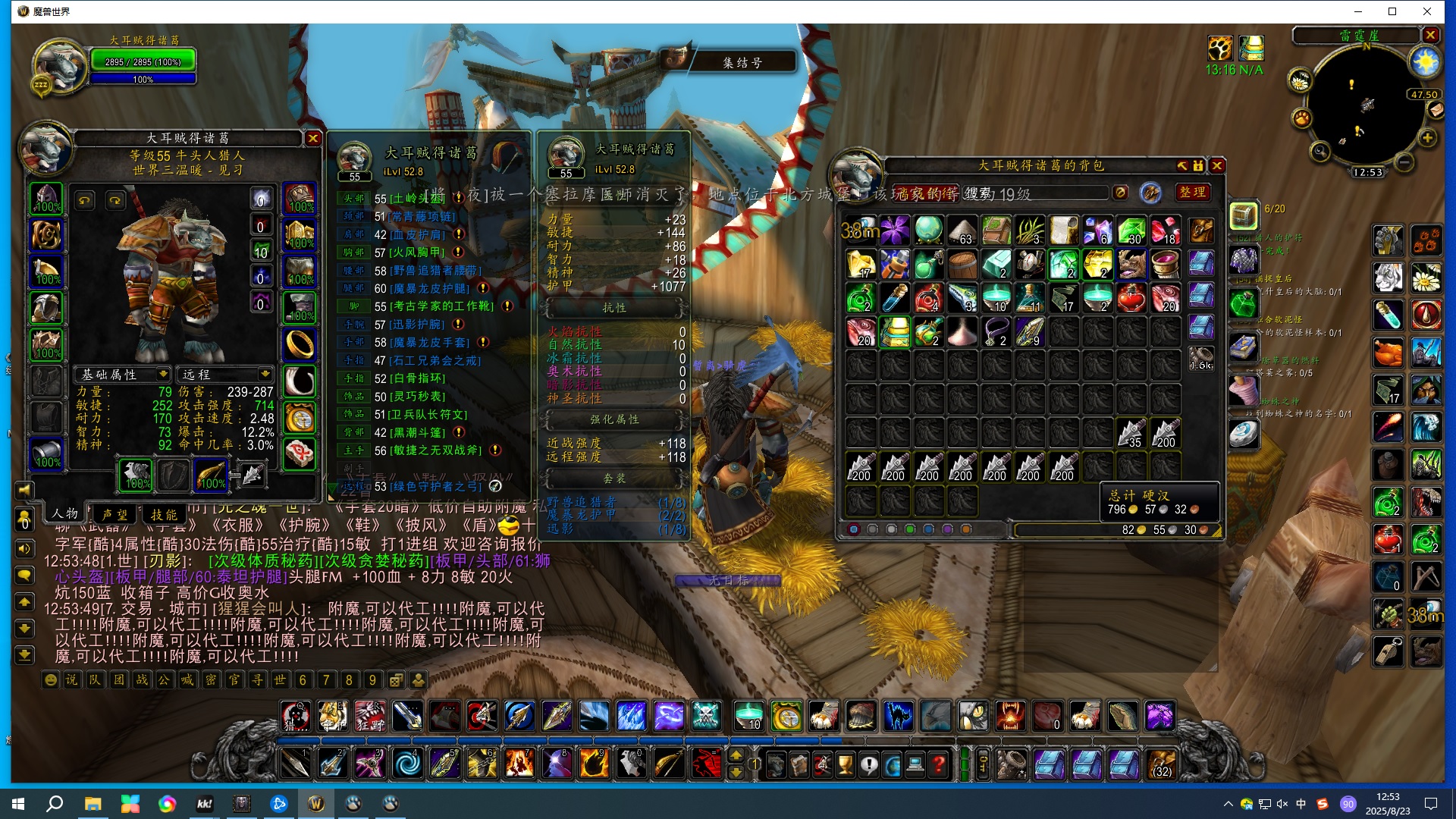This screenshot has width=1456, height=819.
Task: Select the red heart potion in bag
Action: click(x=1131, y=298)
